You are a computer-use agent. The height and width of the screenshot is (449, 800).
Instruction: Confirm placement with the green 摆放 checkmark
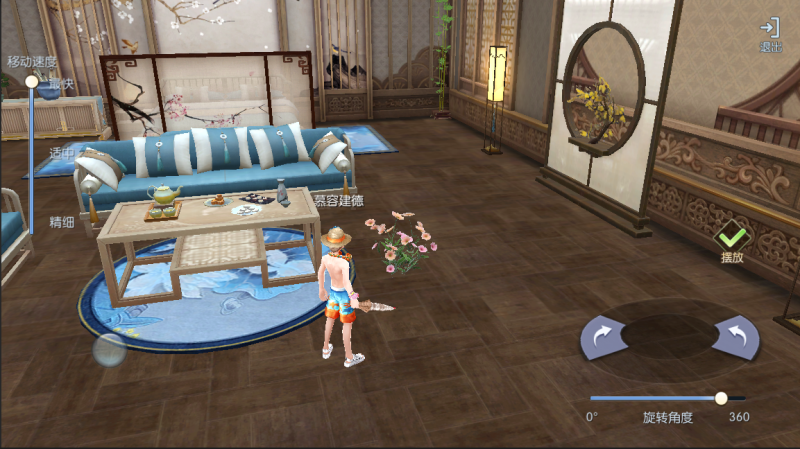coord(732,240)
